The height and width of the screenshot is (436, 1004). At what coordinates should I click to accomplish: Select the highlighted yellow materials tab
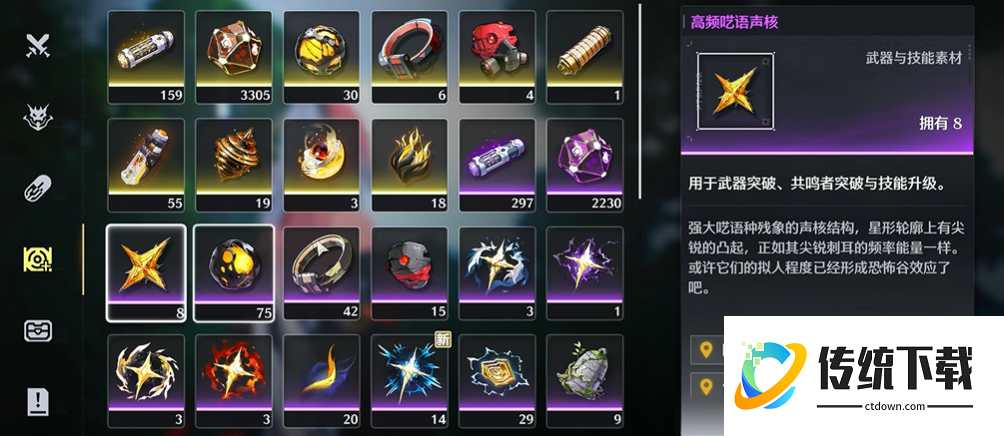click(38, 259)
